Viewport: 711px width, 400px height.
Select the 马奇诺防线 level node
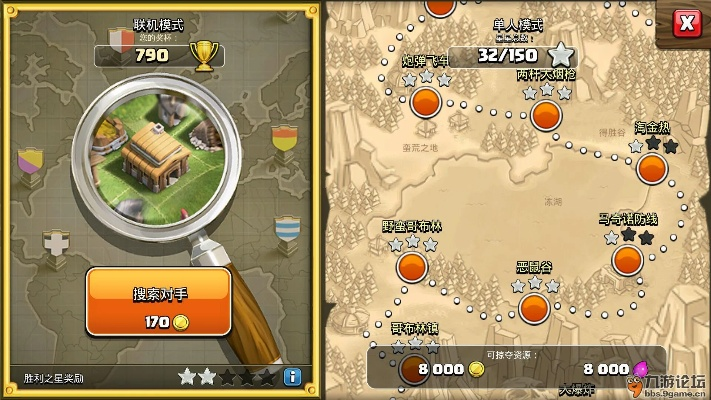tap(628, 259)
